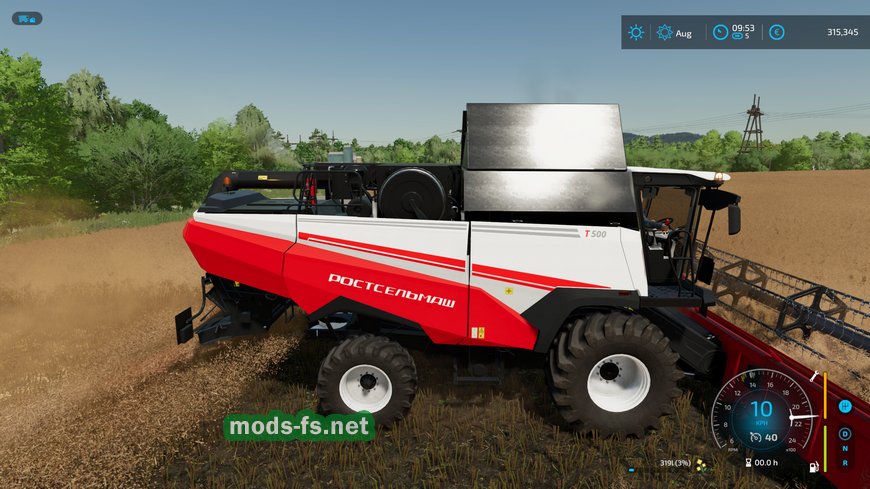Select the Drive gear indicator
The height and width of the screenshot is (489, 870).
pyautogui.click(x=845, y=433)
